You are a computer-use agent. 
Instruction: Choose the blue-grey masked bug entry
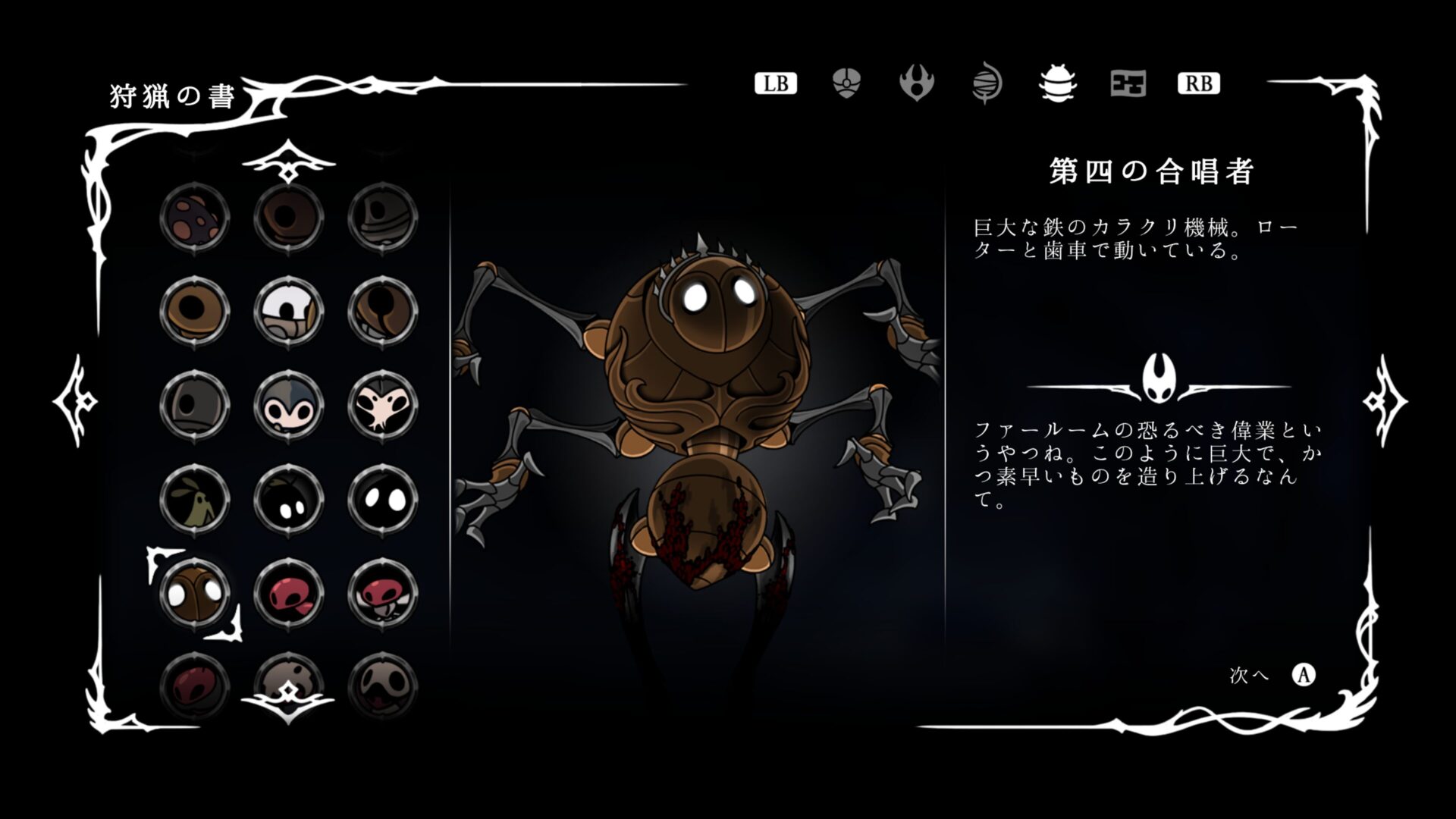(x=289, y=406)
